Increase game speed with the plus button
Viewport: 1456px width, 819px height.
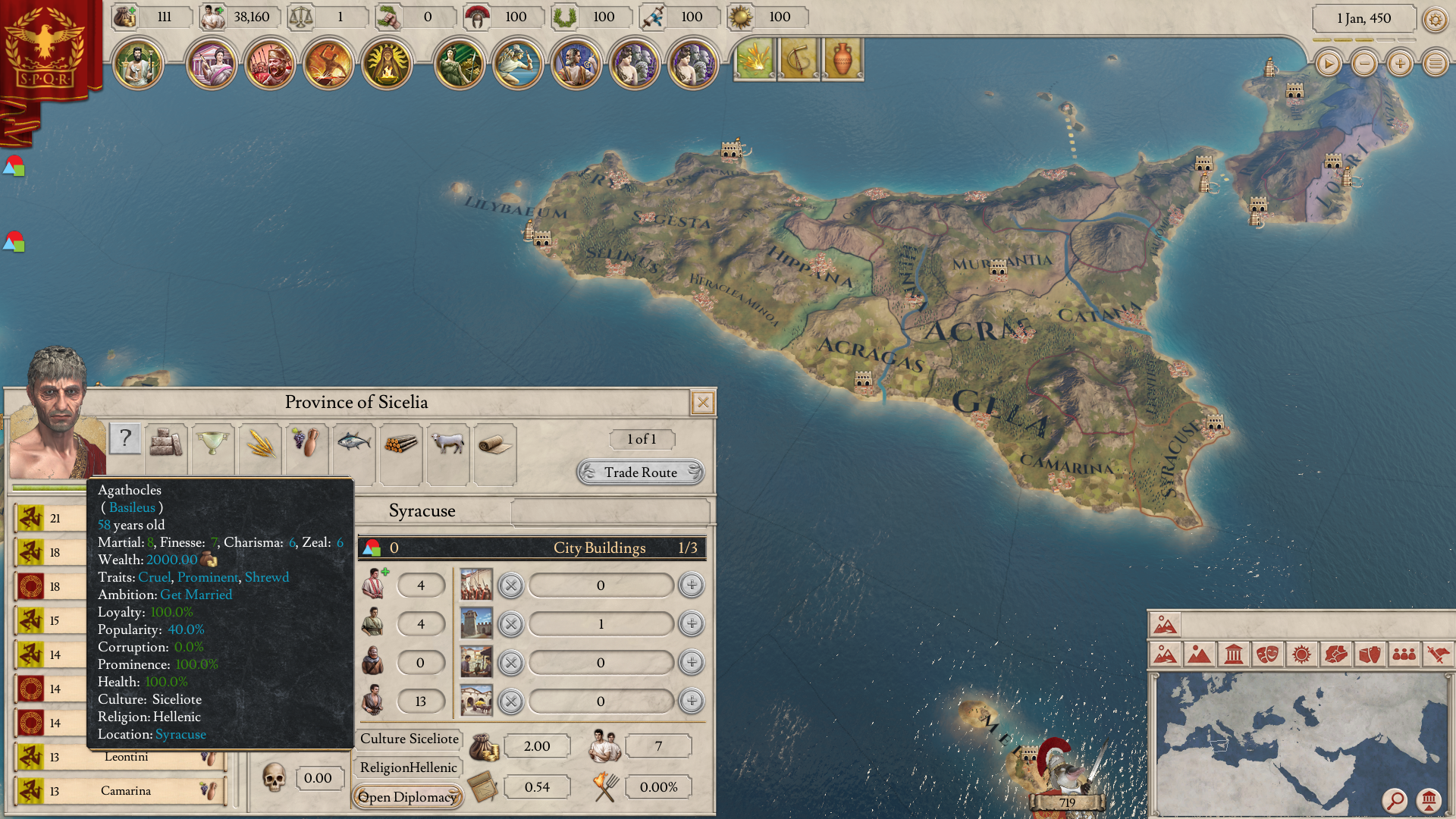pyautogui.click(x=1400, y=64)
